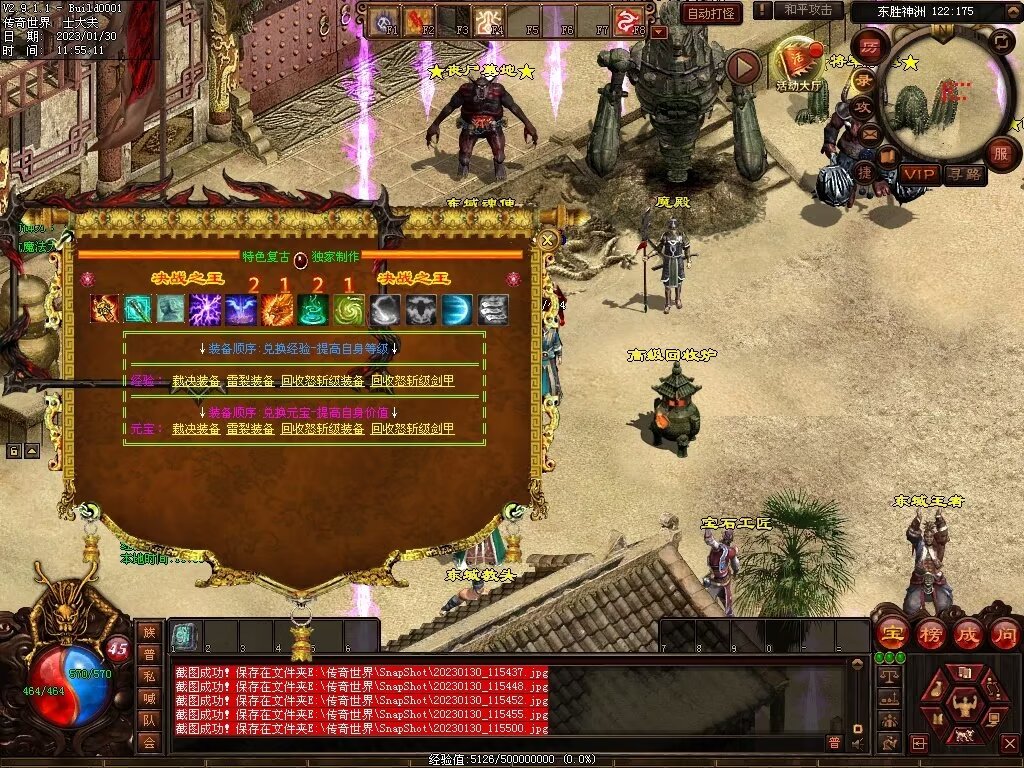The width and height of the screenshot is (1024, 768).
Task: Exchange 裁决装备 for experience
Action: pyautogui.click(x=196, y=381)
